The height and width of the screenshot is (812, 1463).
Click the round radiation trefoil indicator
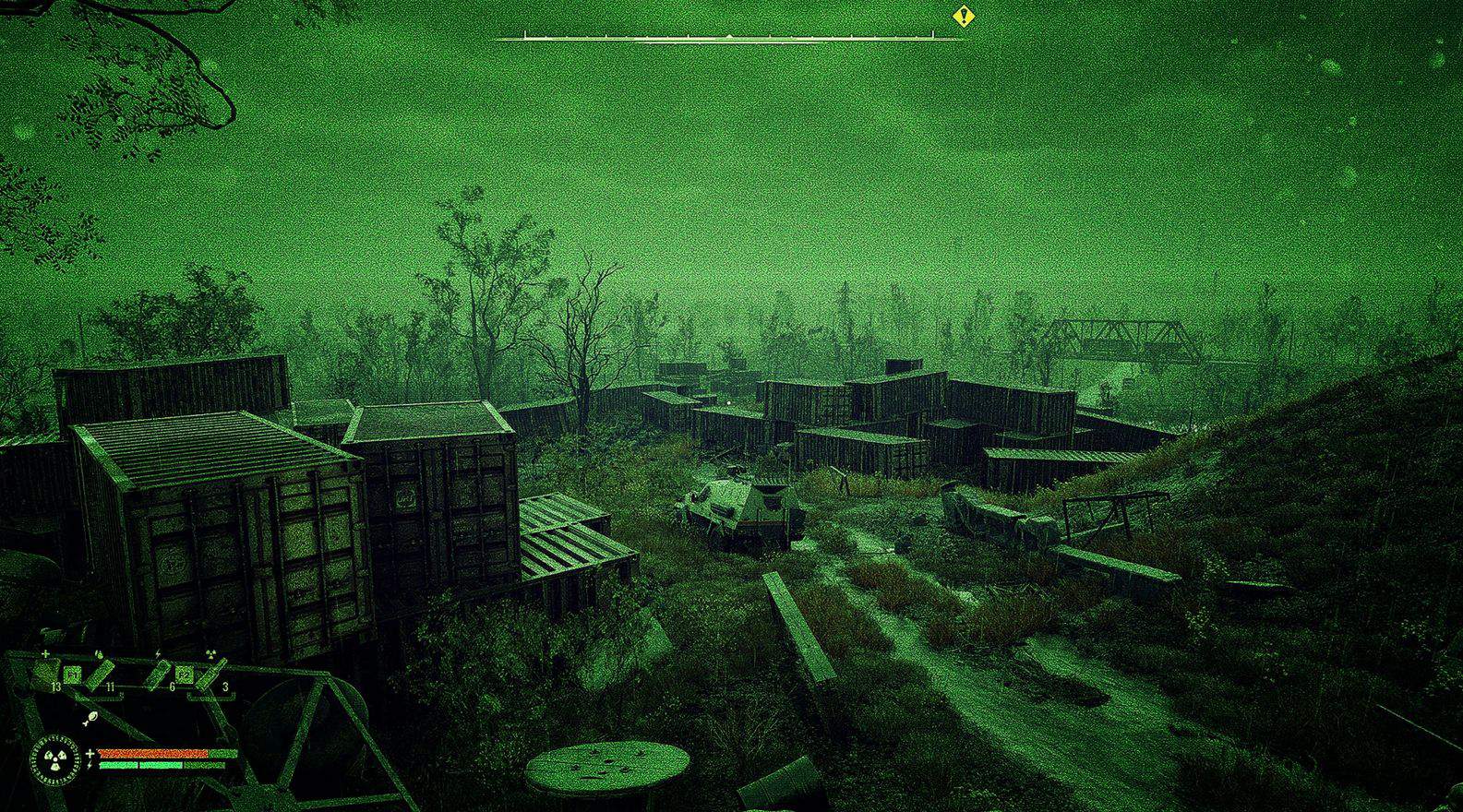pos(55,758)
